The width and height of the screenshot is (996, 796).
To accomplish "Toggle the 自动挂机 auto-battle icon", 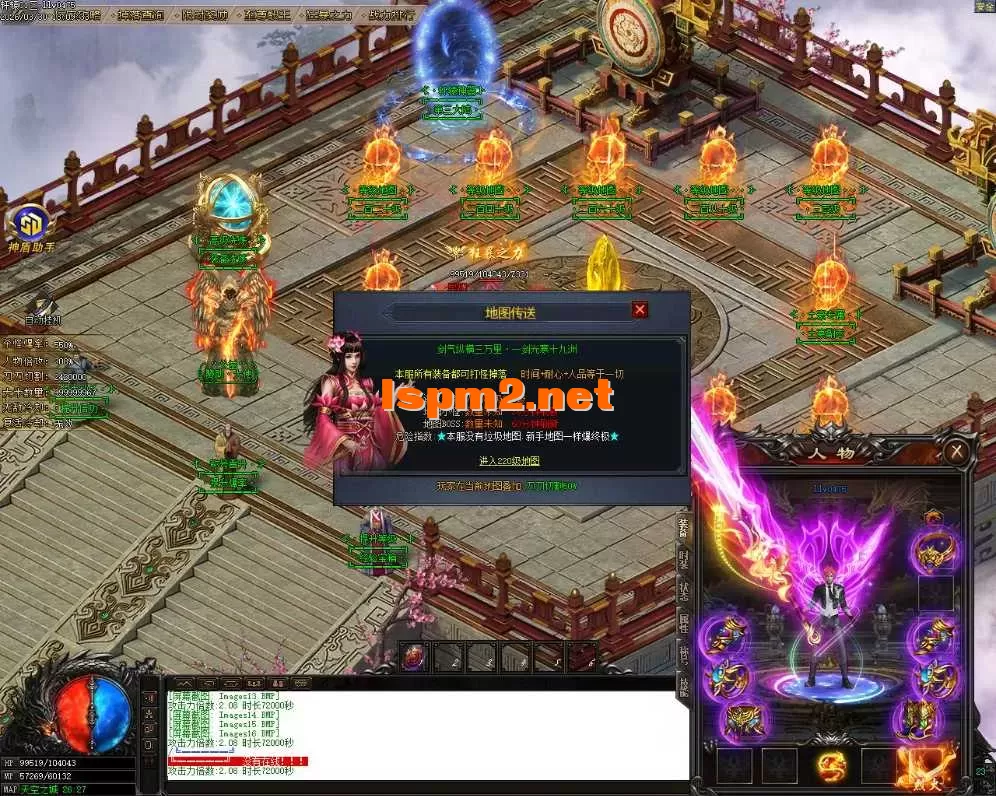I will [x=42, y=305].
